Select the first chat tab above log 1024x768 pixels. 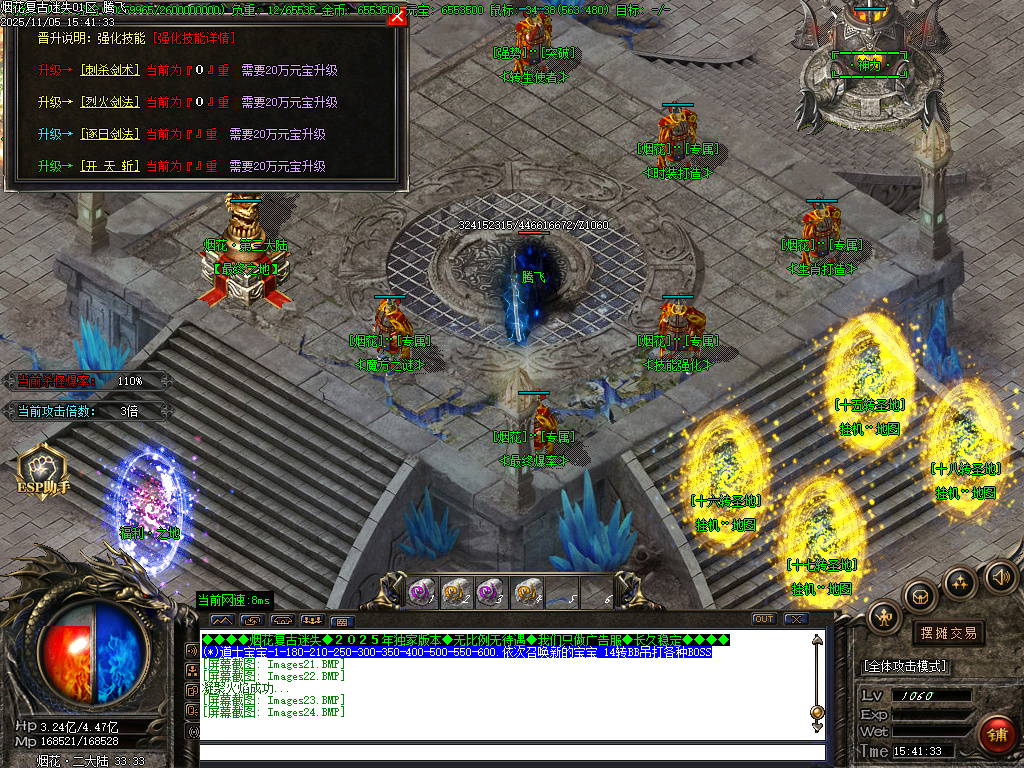coord(221,620)
